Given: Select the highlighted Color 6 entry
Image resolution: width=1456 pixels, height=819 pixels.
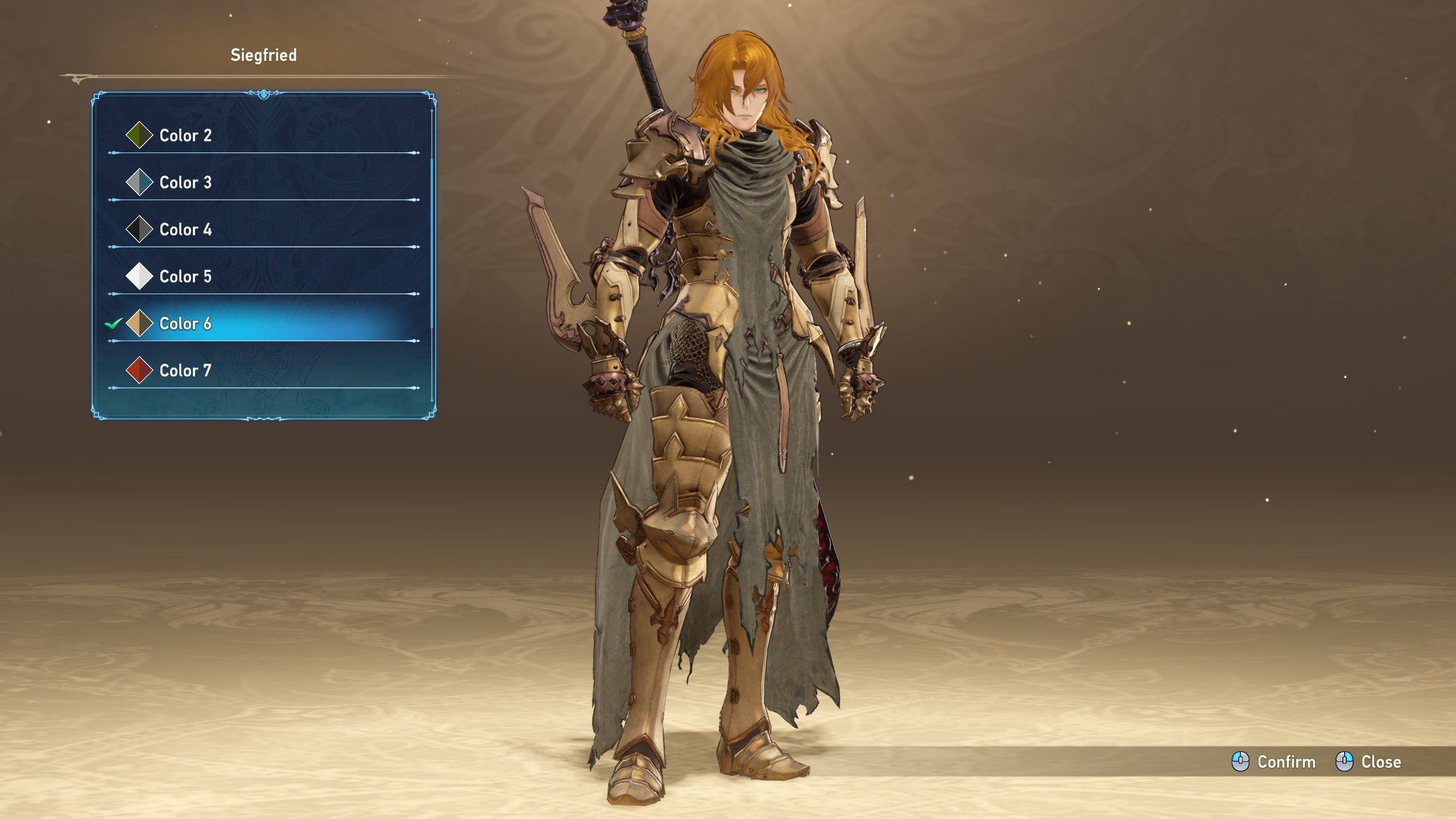Looking at the screenshot, I should pyautogui.click(x=185, y=324).
